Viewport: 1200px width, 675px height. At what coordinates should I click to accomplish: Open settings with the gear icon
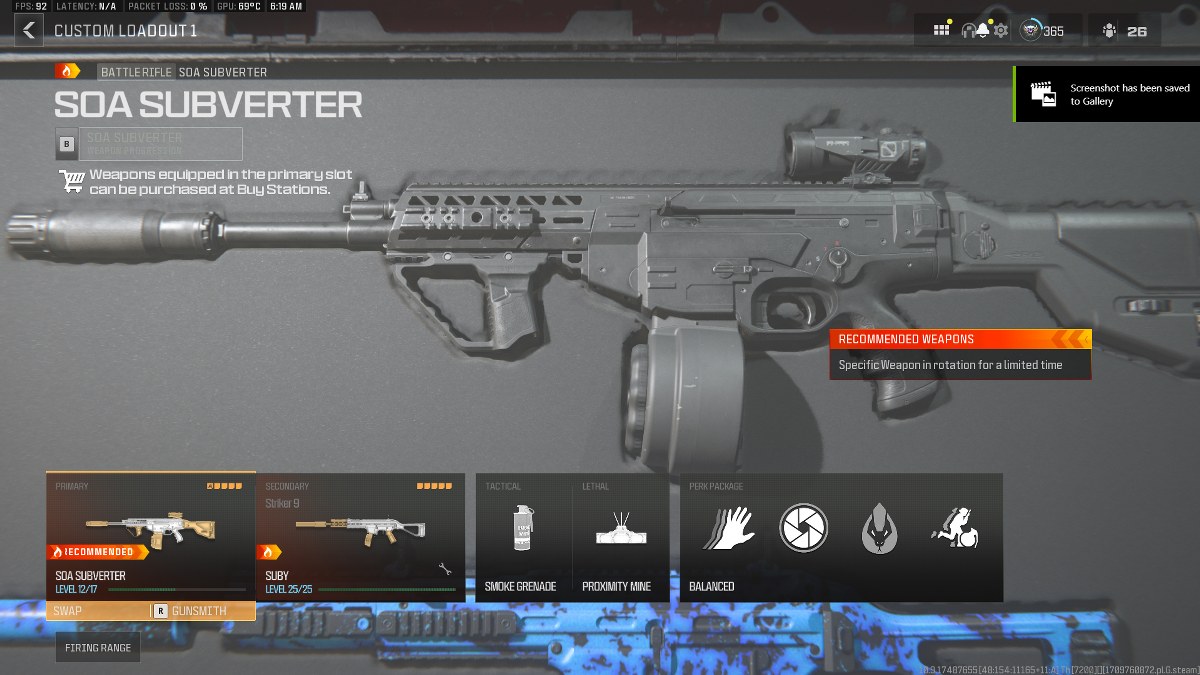pyautogui.click(x=1001, y=31)
